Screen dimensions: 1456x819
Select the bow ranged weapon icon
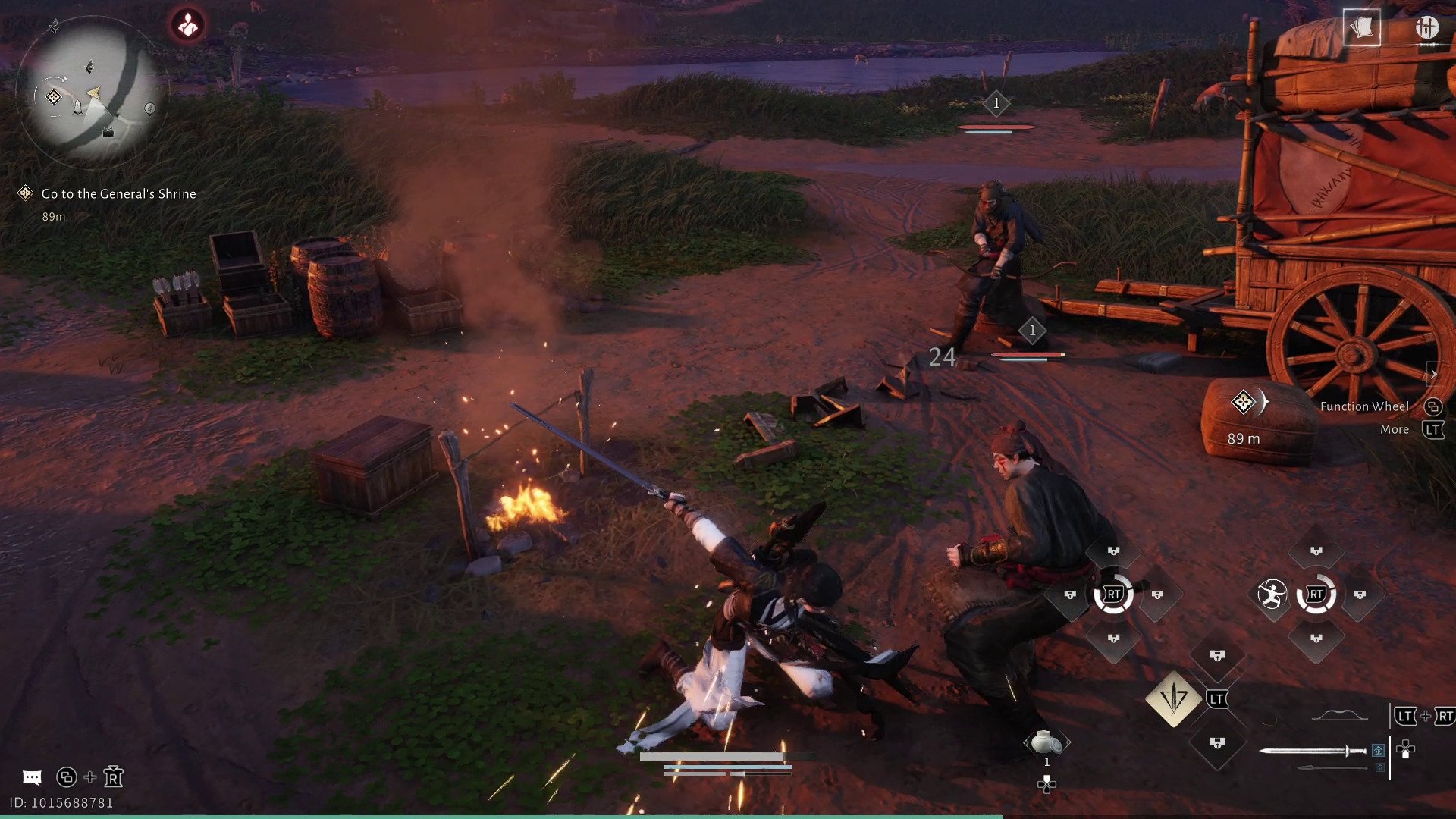(1339, 715)
